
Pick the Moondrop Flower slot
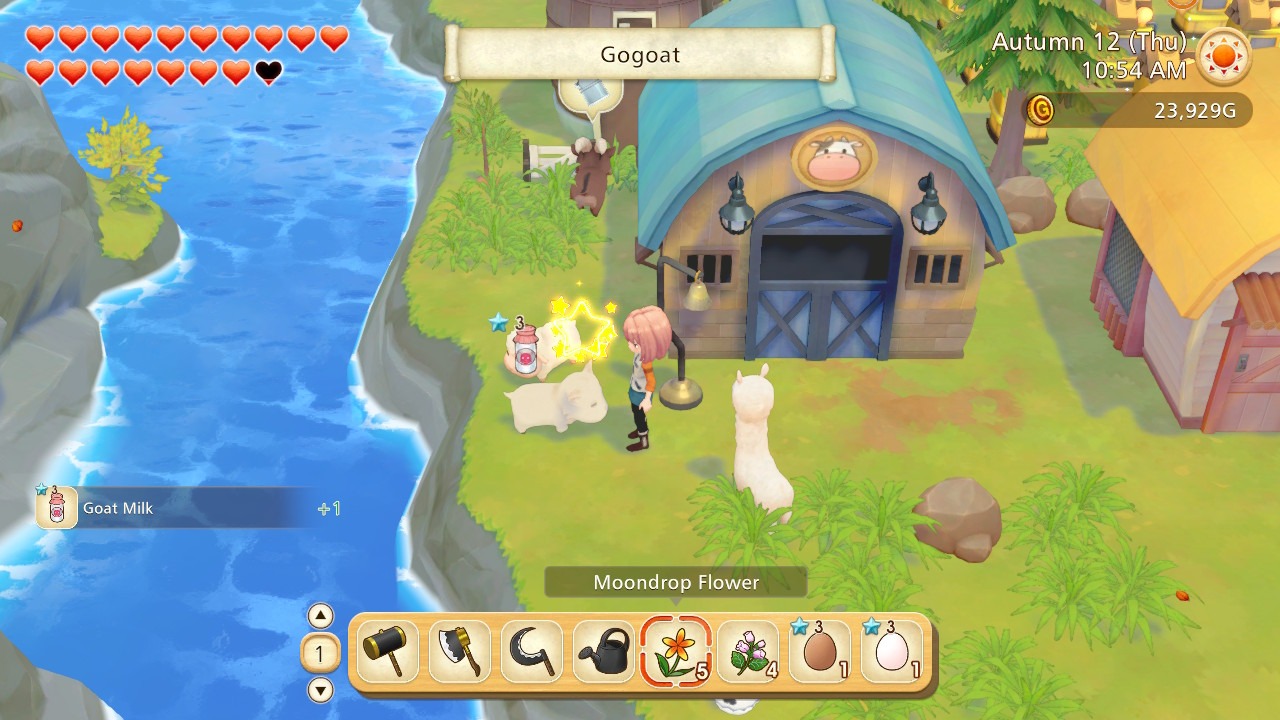pos(676,652)
